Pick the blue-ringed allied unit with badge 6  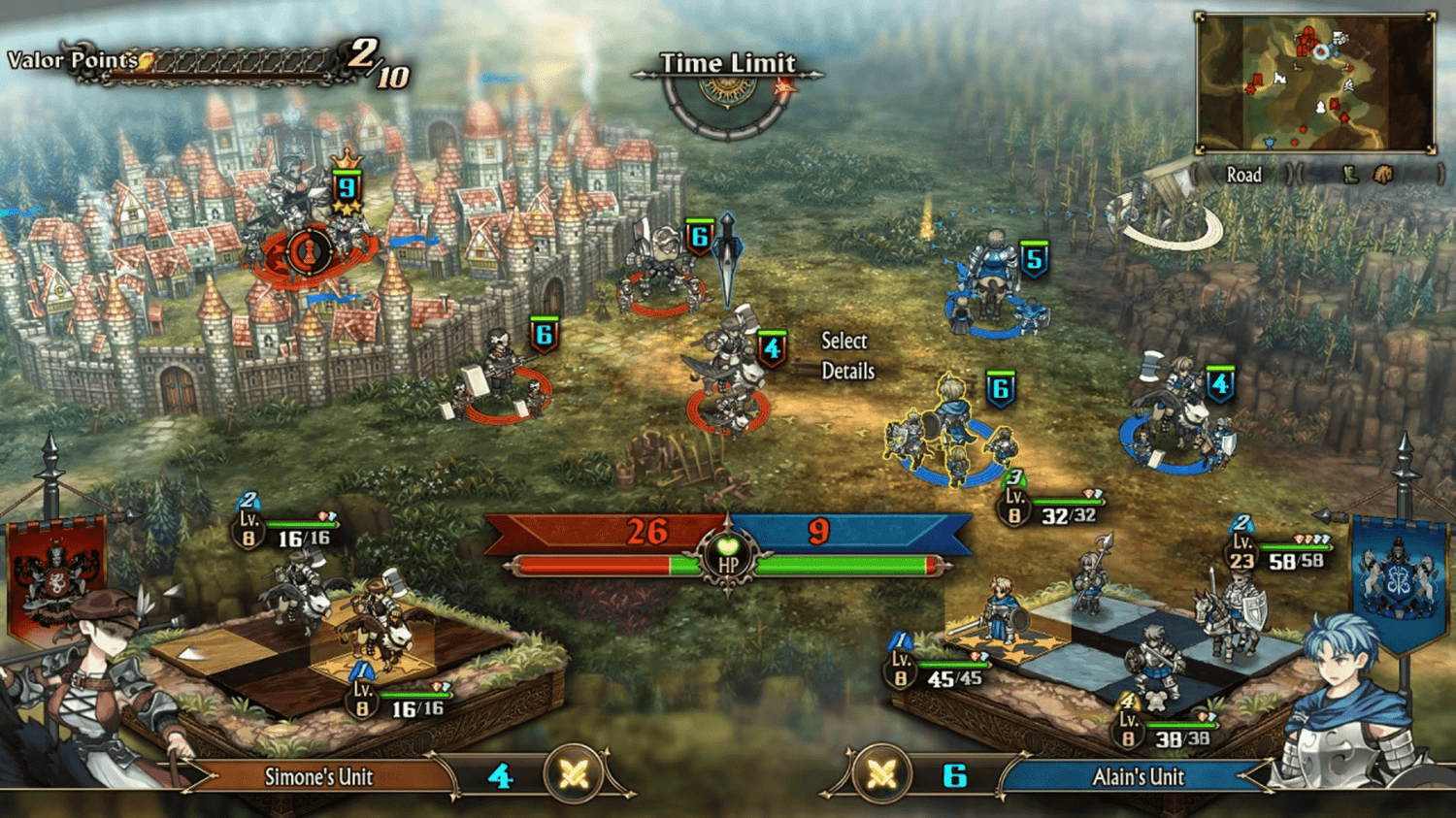[x=949, y=433]
